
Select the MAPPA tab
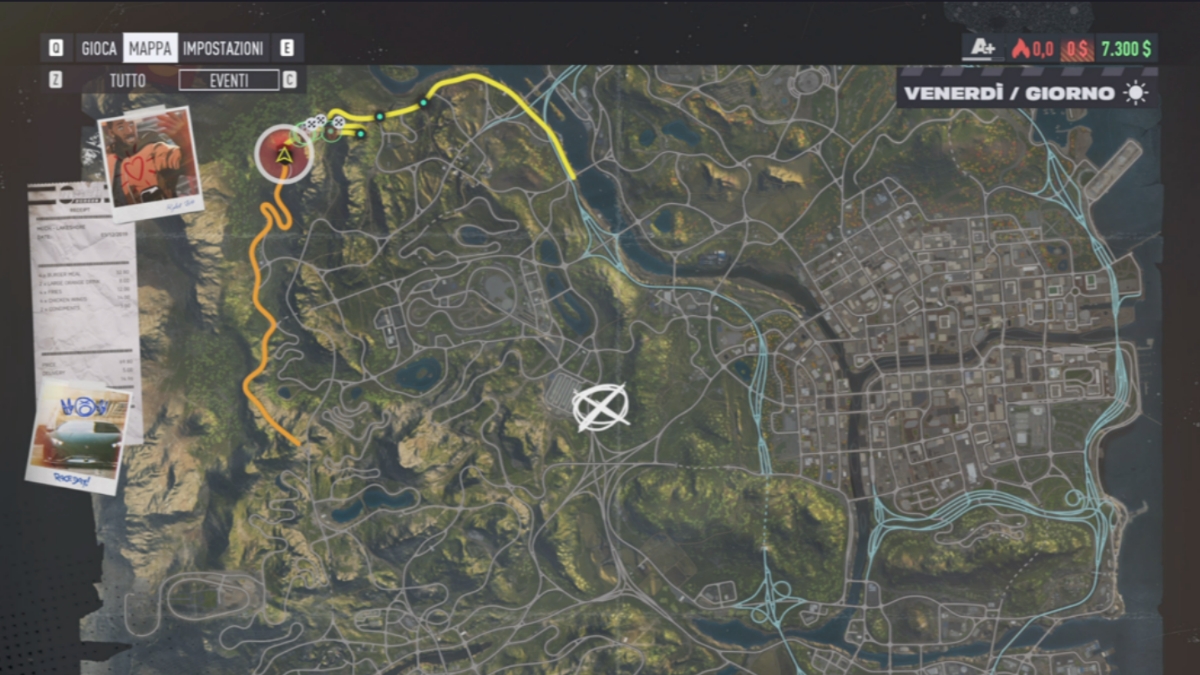[150, 48]
